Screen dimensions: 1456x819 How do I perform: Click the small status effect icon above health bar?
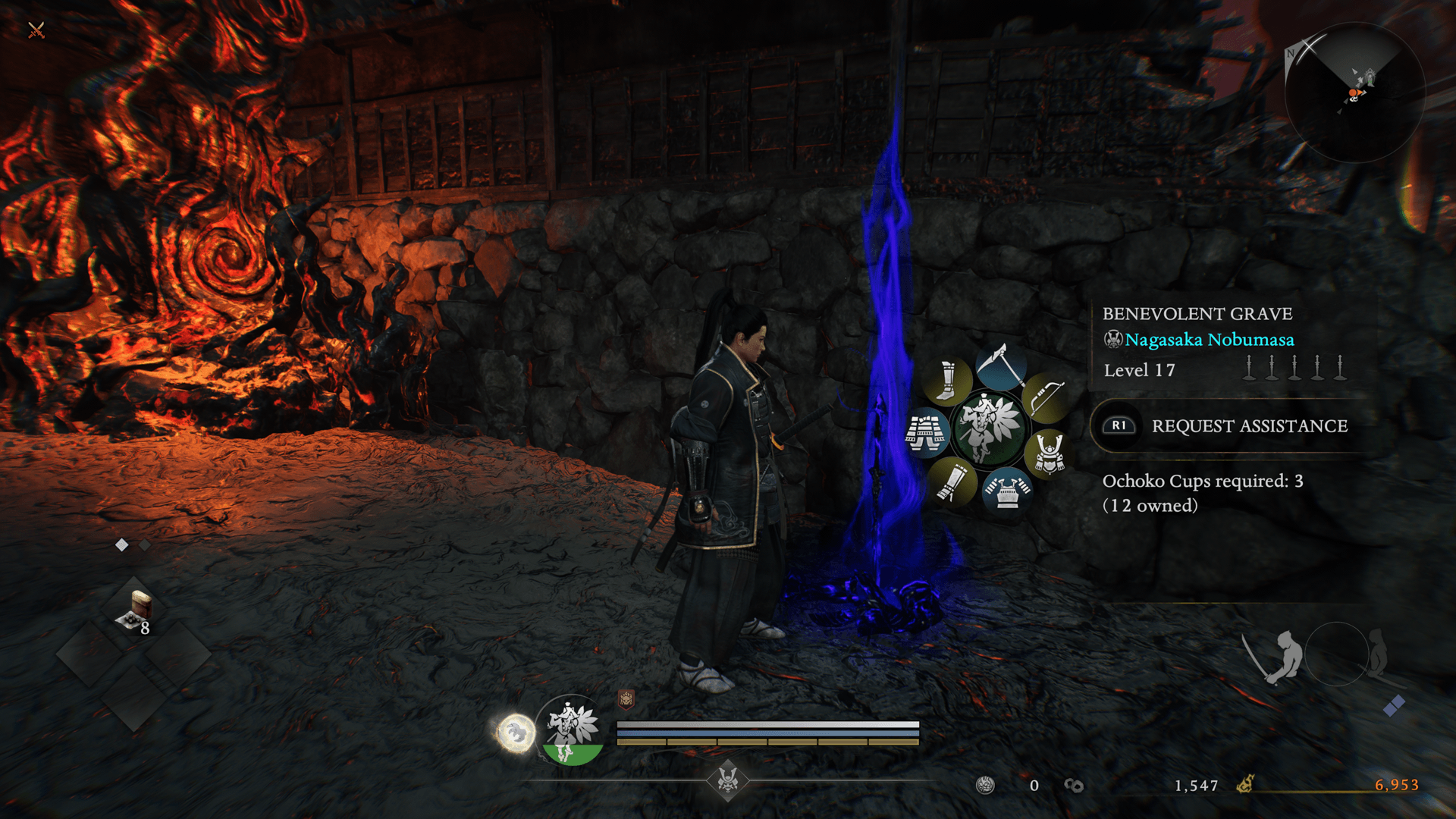(x=626, y=699)
